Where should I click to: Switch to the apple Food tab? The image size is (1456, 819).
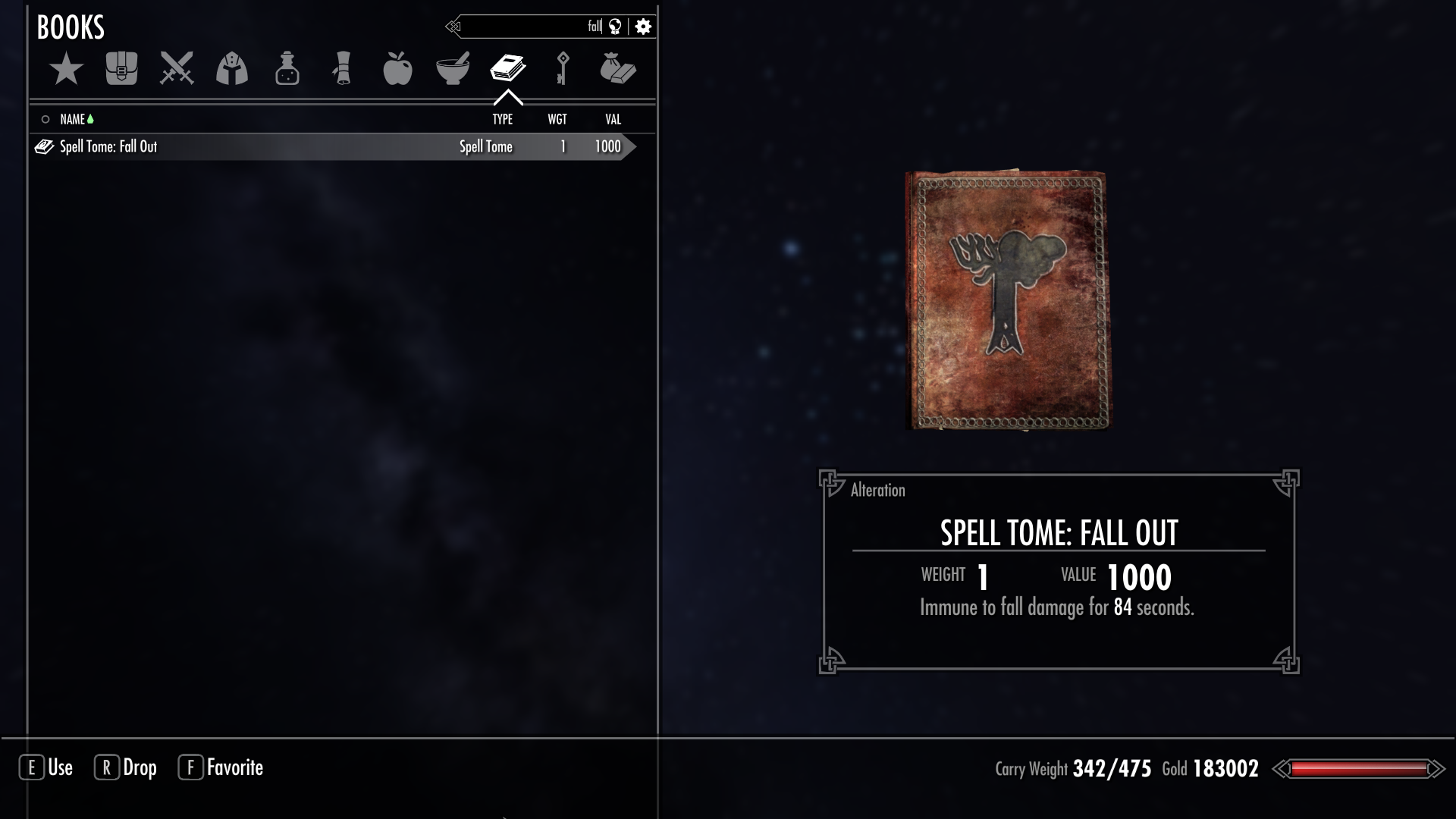(397, 69)
